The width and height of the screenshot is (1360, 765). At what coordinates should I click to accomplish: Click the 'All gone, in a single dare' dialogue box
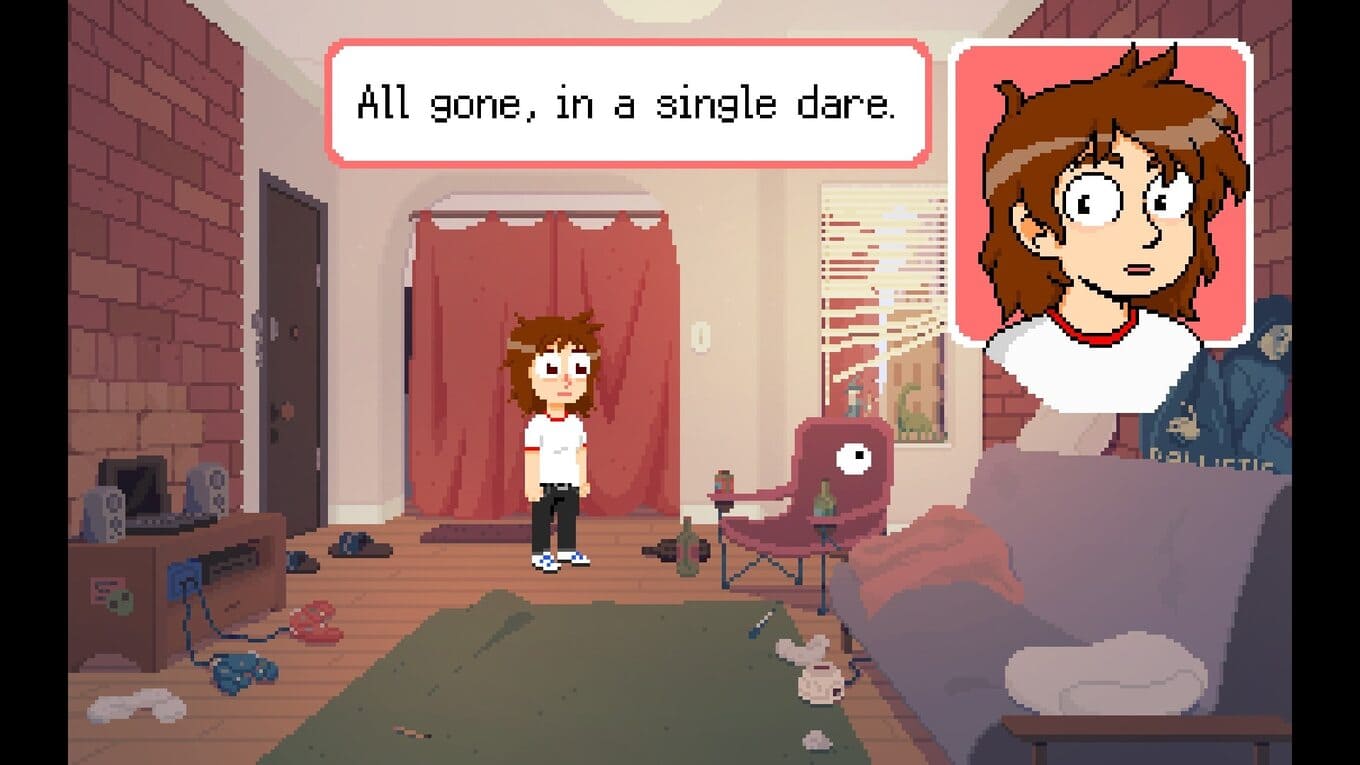pos(628,102)
